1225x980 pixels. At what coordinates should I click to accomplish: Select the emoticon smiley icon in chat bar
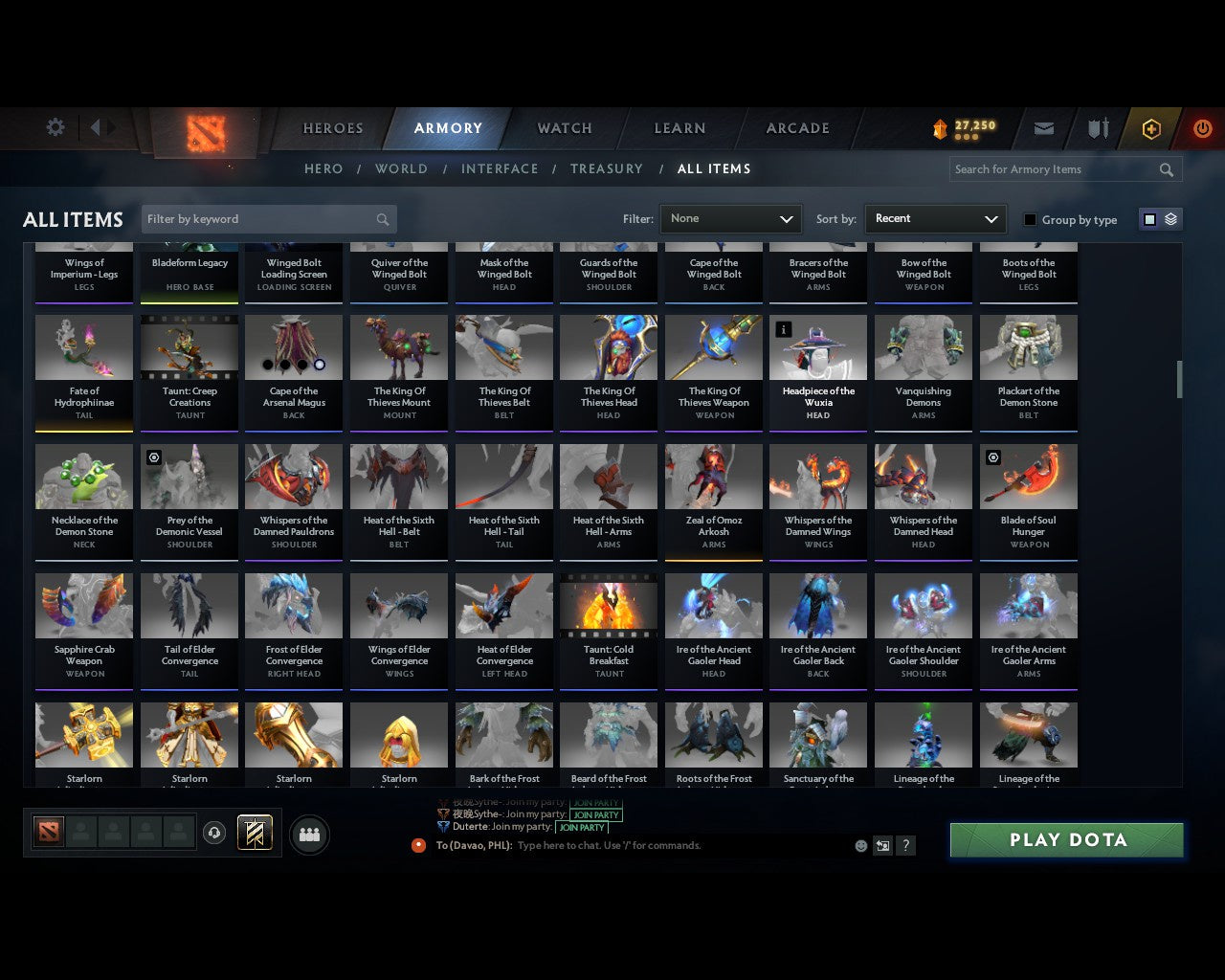tap(860, 846)
